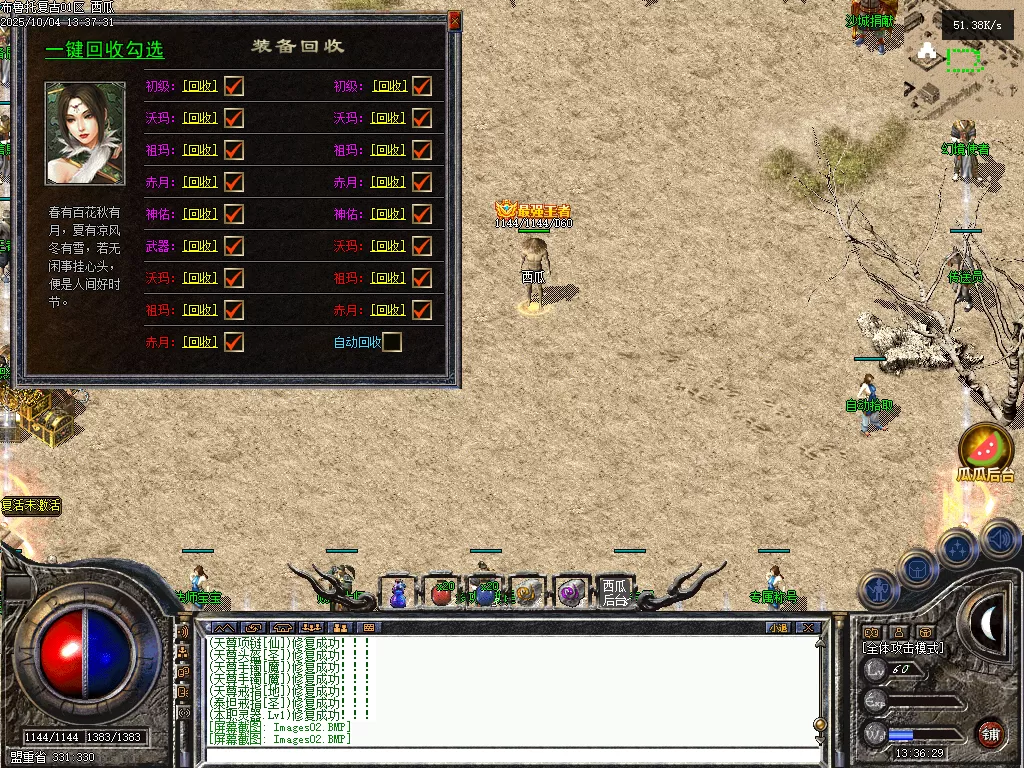1024x768 pixels.
Task: Use the red potion in hotbar
Action: coord(441,593)
